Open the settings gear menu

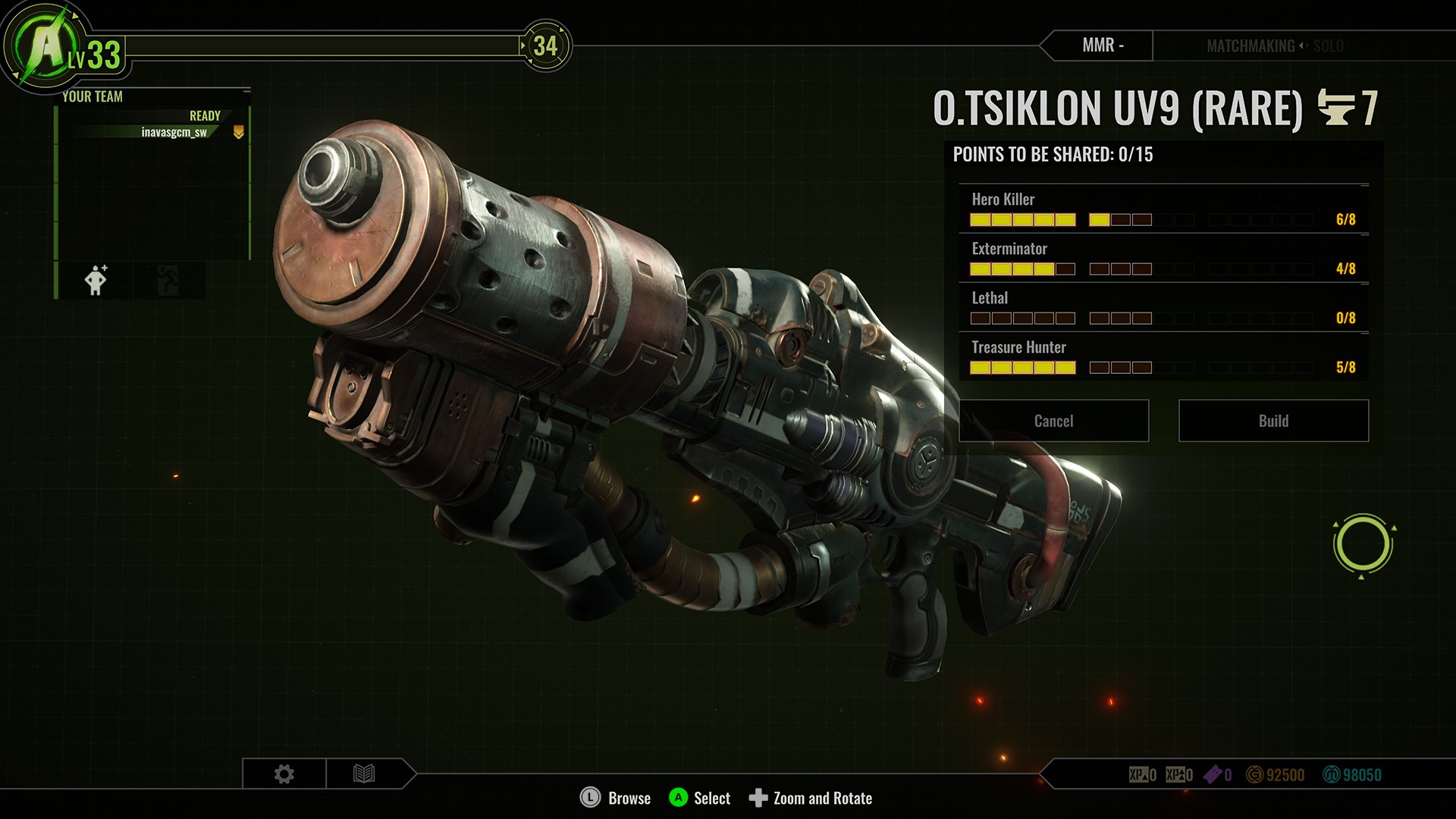point(284,773)
